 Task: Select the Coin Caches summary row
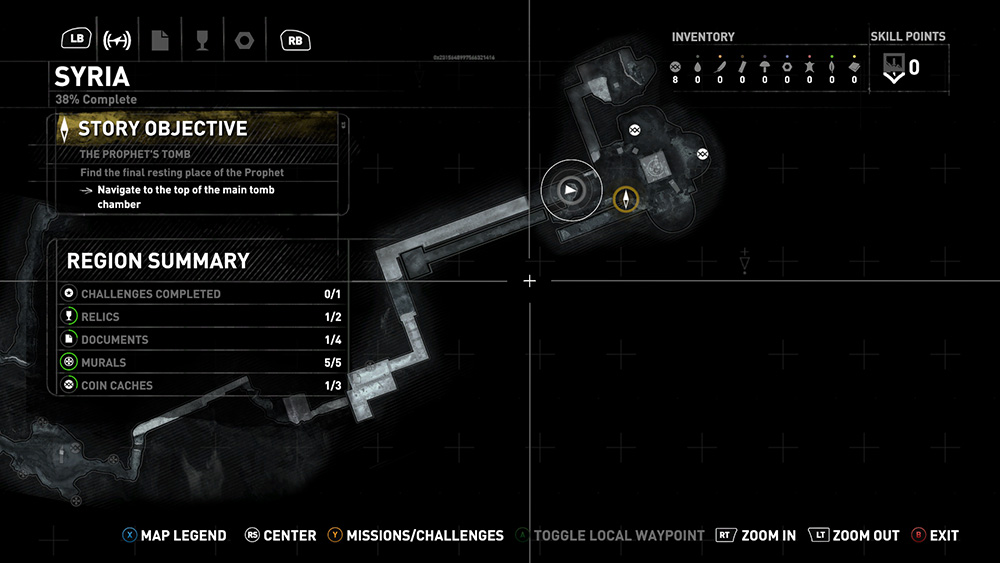click(198, 385)
